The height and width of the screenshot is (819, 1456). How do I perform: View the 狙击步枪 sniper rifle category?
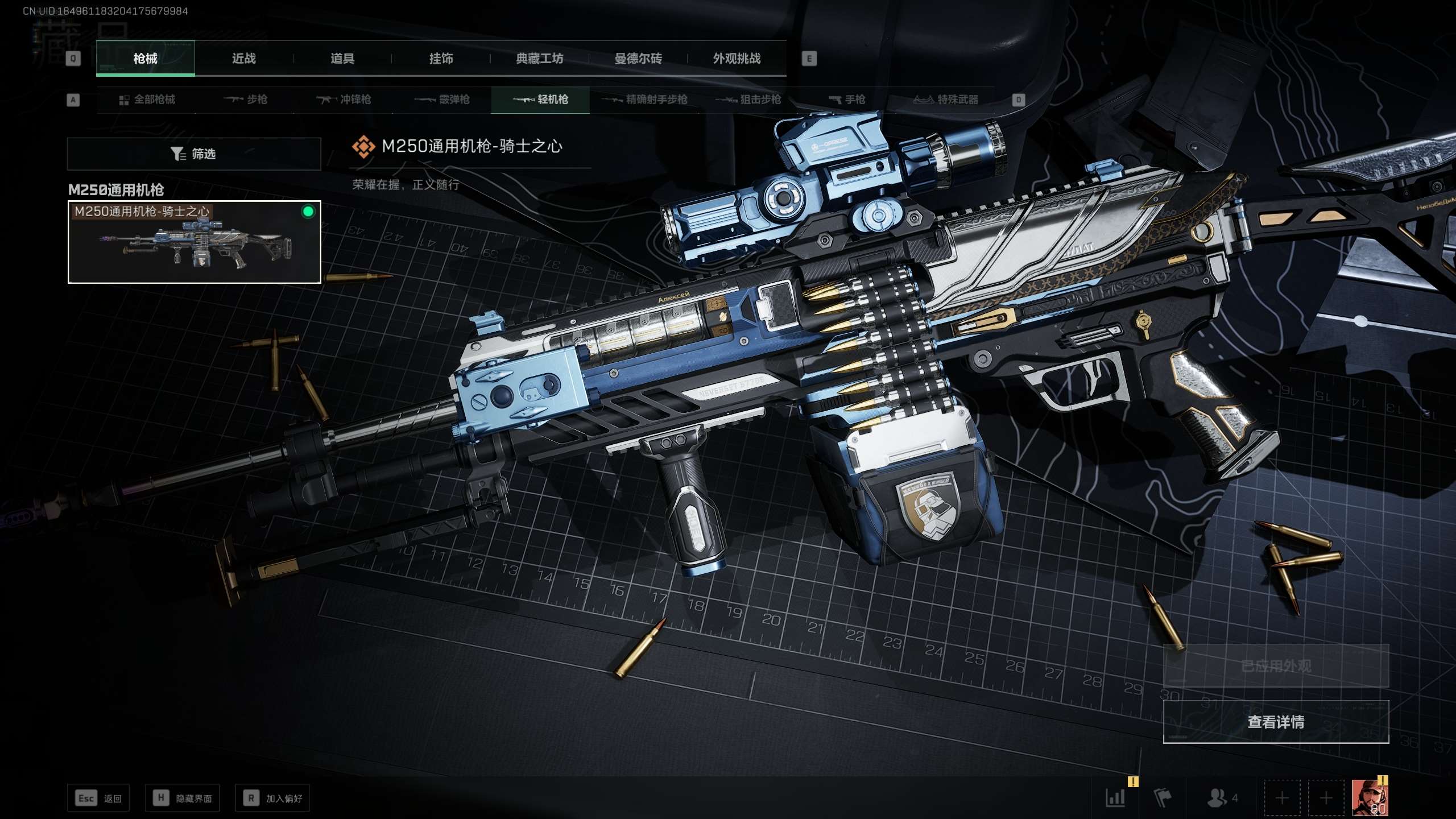point(748,100)
